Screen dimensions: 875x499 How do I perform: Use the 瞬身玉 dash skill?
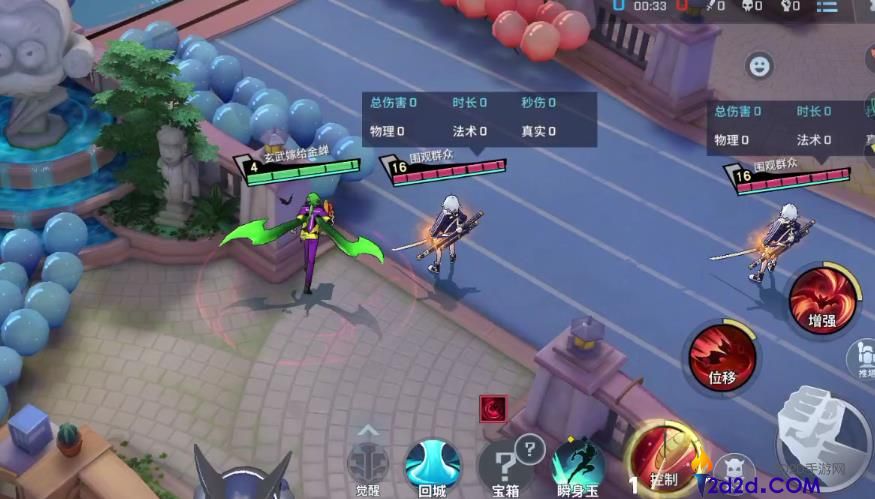(578, 466)
